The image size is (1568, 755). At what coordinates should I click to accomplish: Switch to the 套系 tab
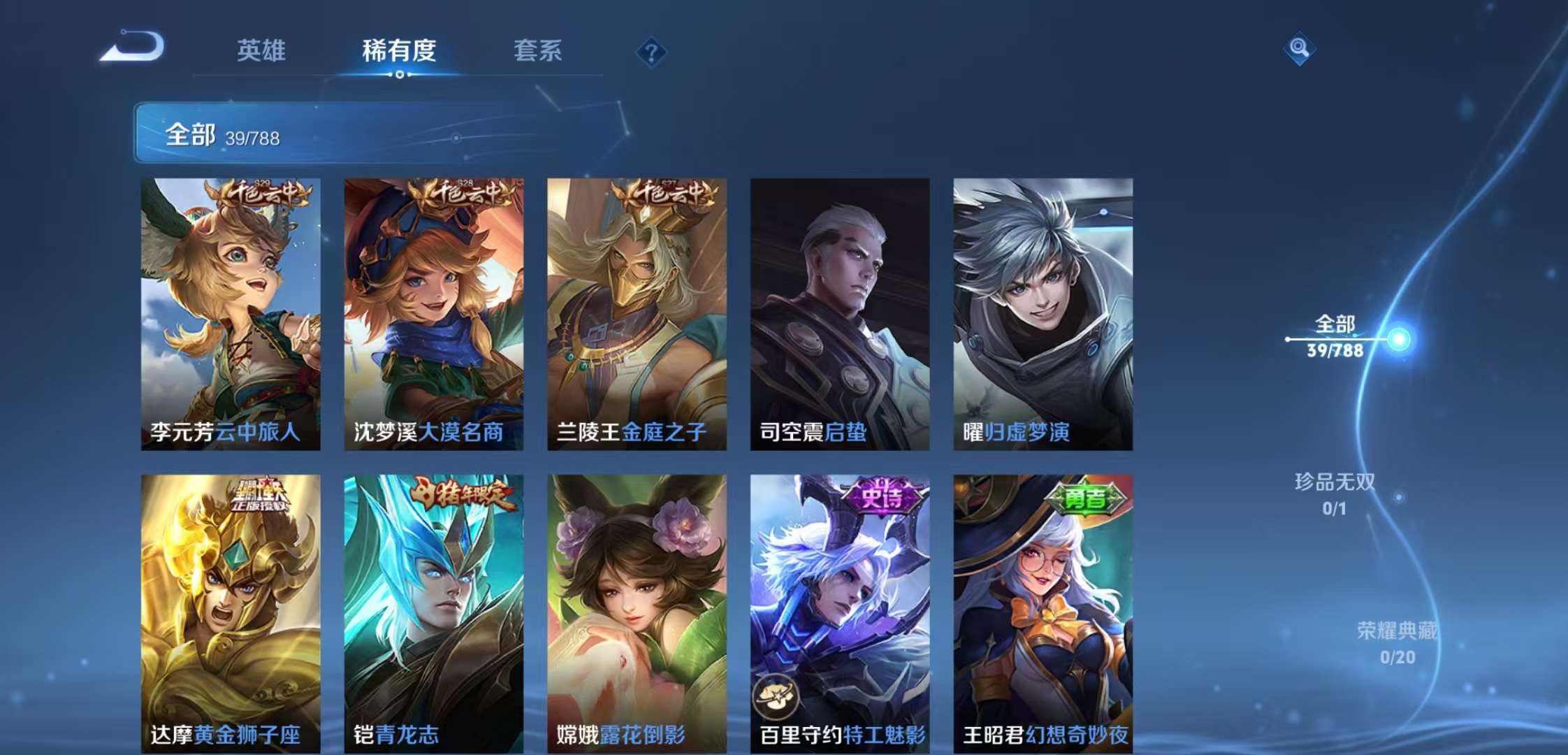pyautogui.click(x=540, y=50)
